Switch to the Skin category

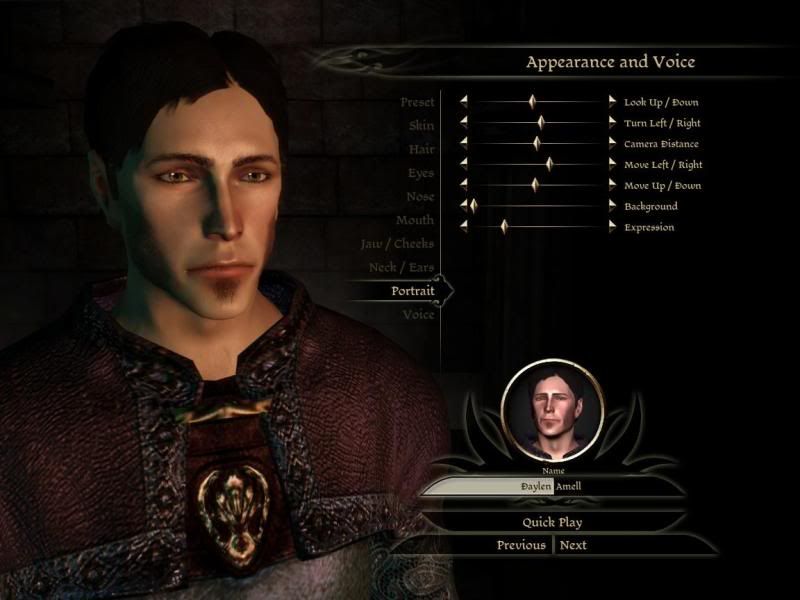[421, 126]
